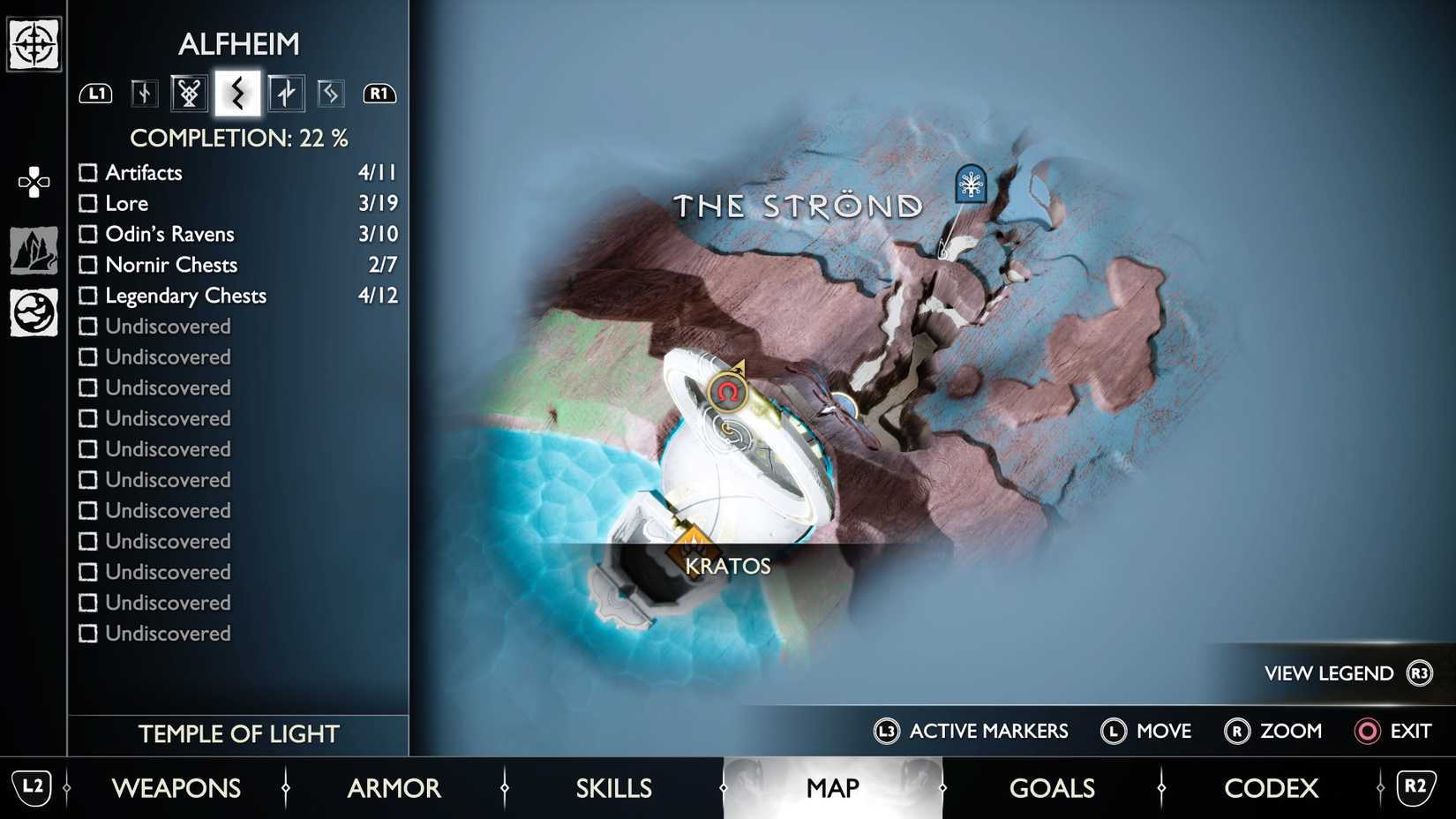This screenshot has height=819, width=1456.
Task: Toggle the Odin's Ravens checkbox
Action: point(88,234)
